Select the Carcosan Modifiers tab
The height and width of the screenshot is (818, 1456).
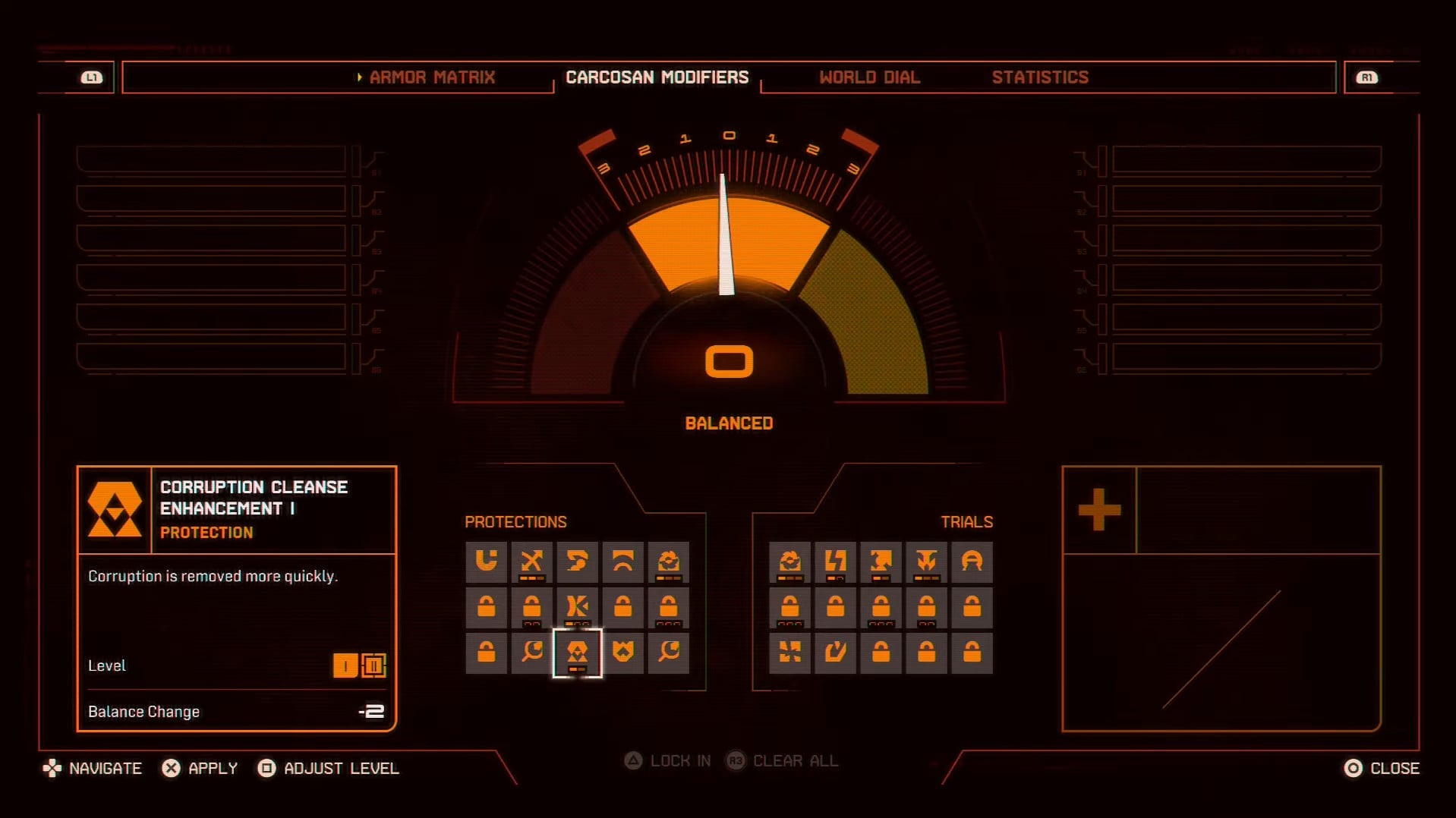click(x=657, y=77)
